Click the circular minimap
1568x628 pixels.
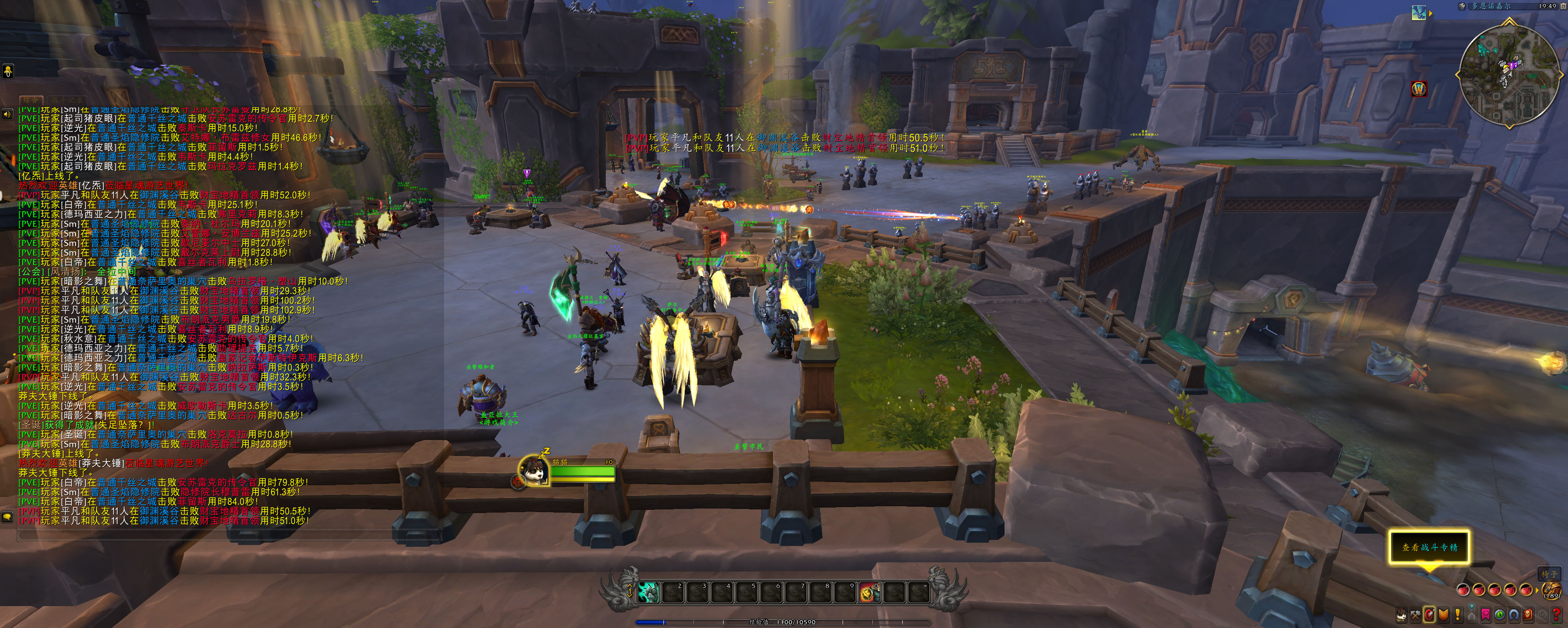(x=1509, y=75)
